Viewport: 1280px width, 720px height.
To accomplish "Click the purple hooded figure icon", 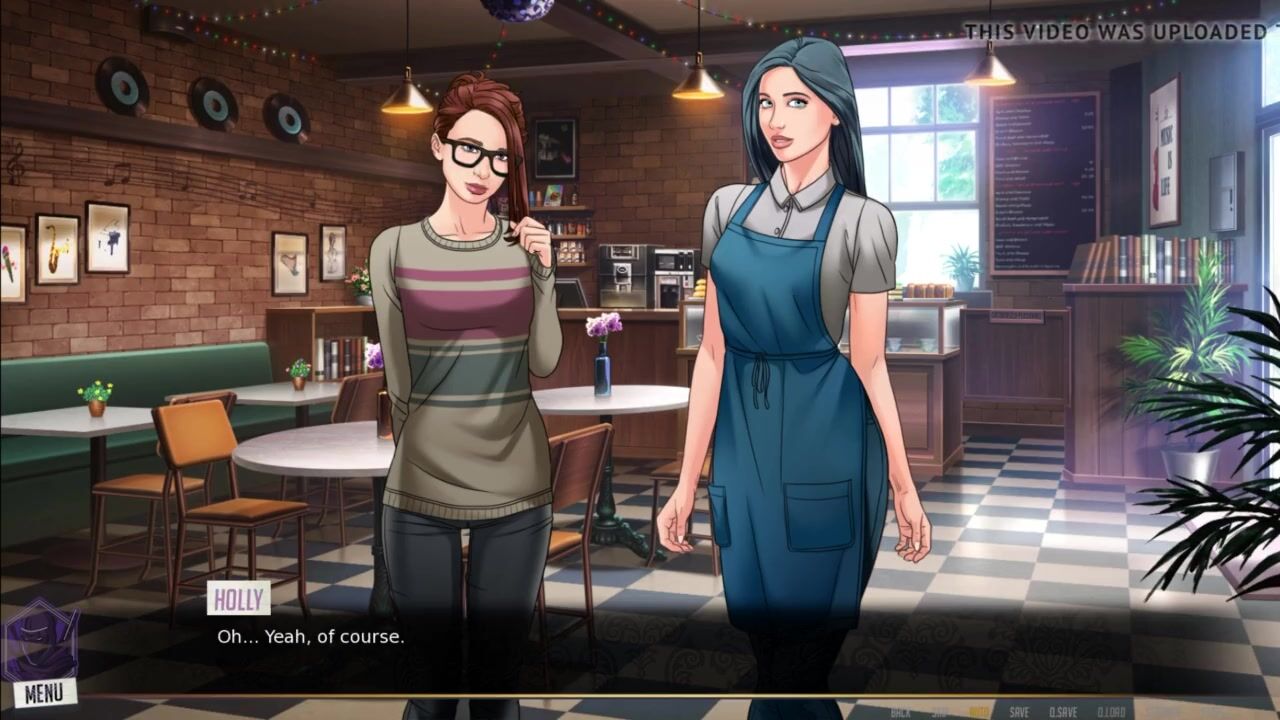I will pyautogui.click(x=40, y=641).
